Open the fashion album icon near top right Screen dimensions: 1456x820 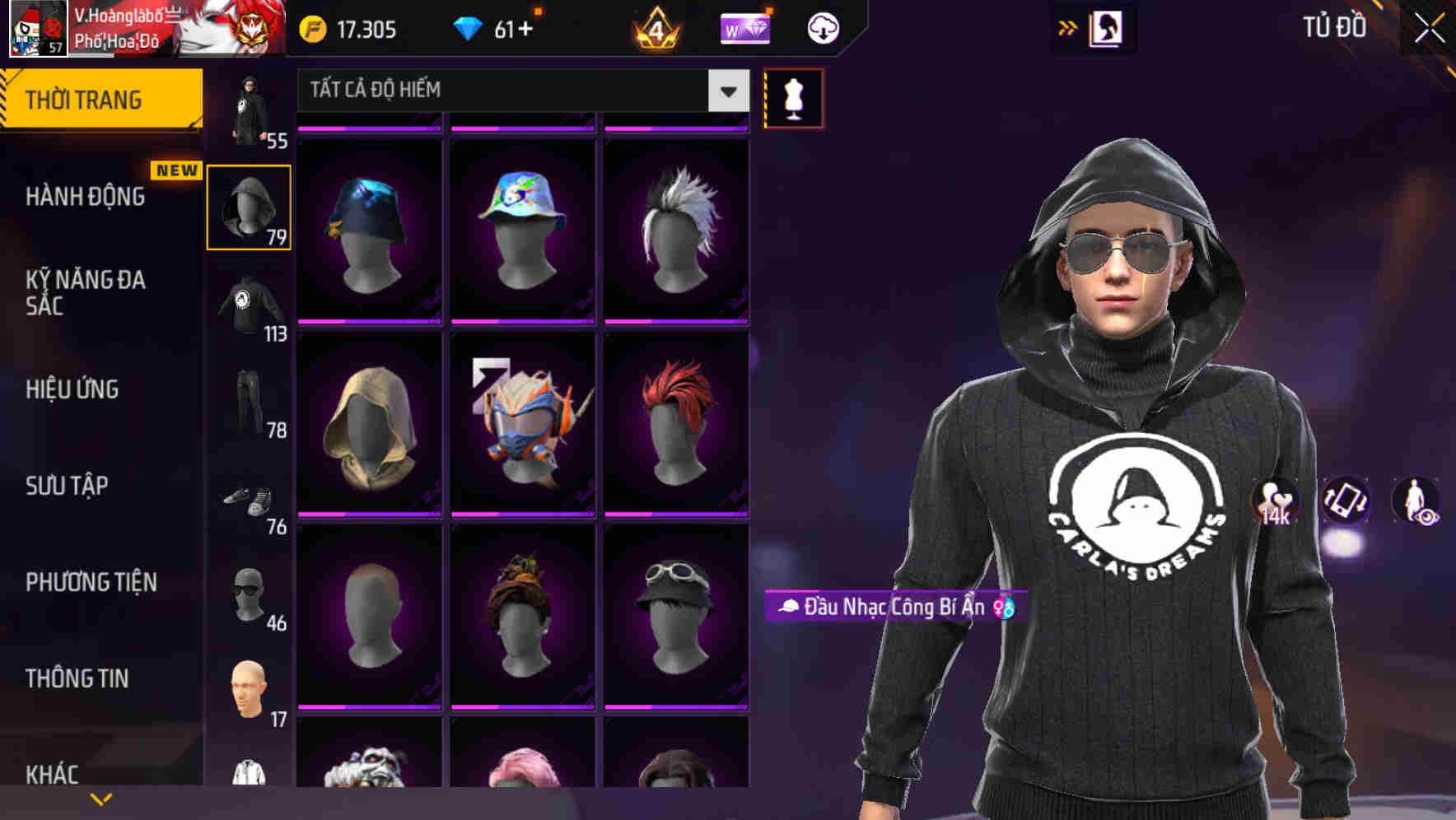point(1108,27)
